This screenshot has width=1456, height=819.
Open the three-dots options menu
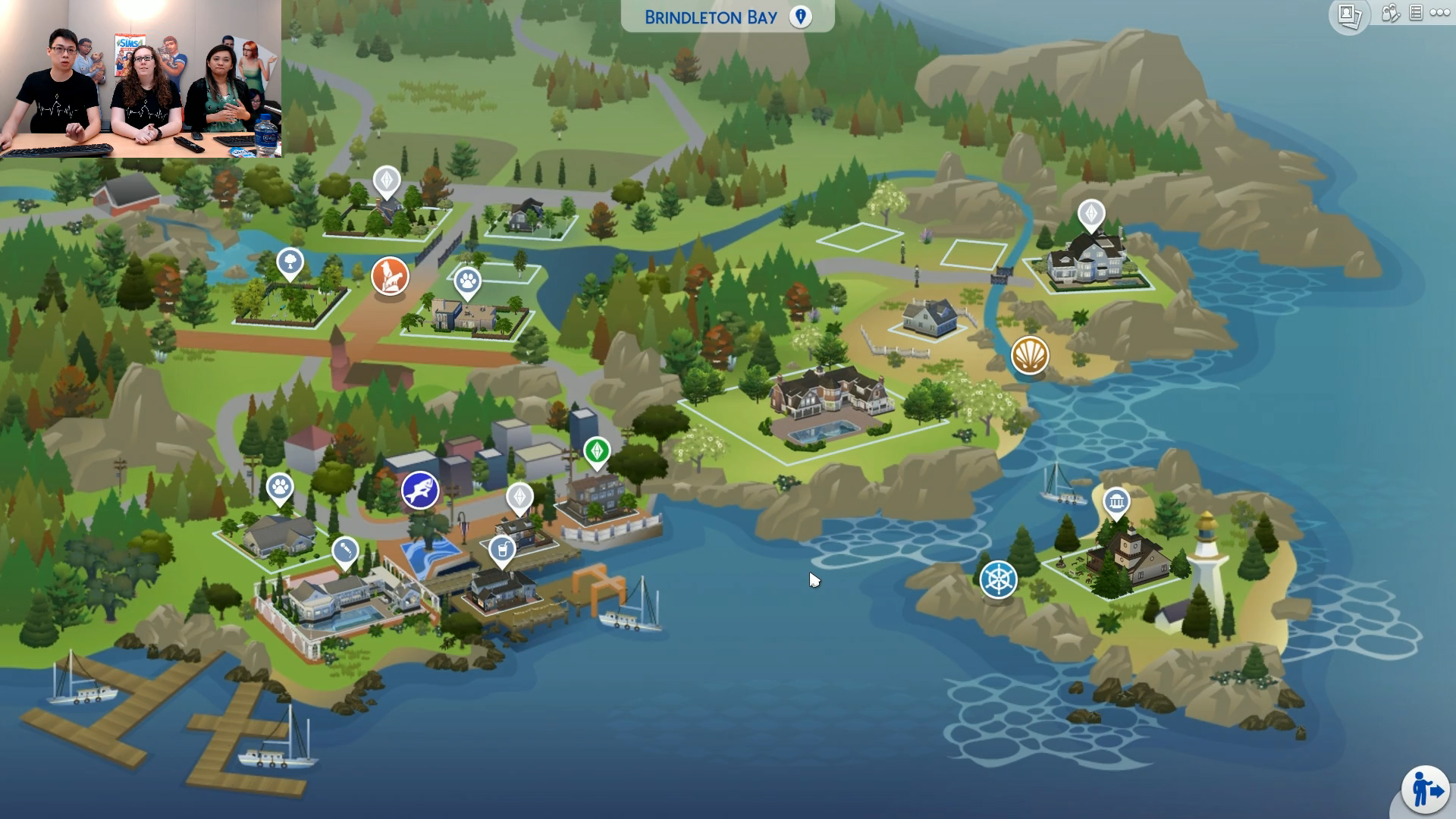tap(1440, 13)
